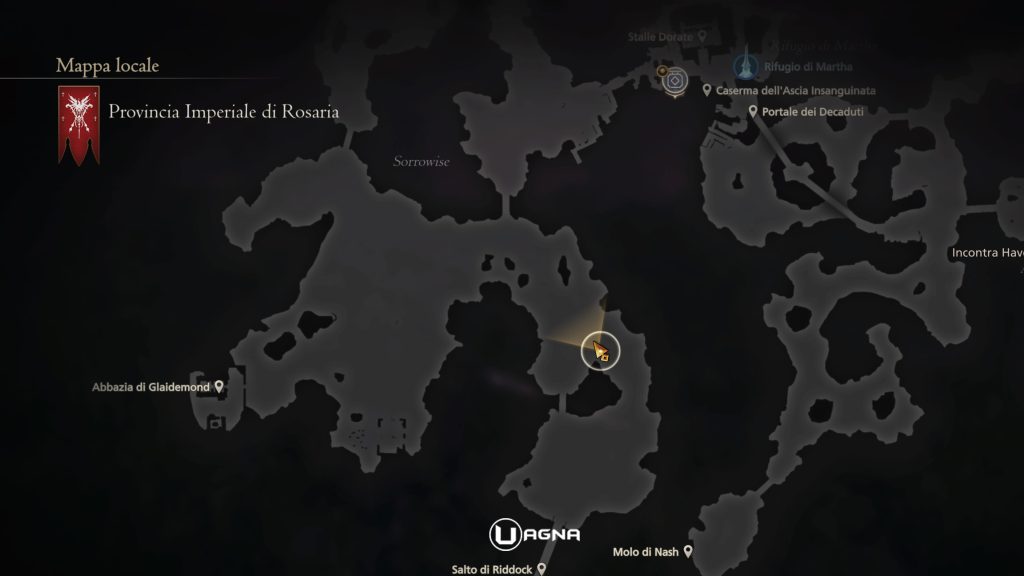Select the Molo di Nash map pin
1024x576 pixels.
(688, 551)
